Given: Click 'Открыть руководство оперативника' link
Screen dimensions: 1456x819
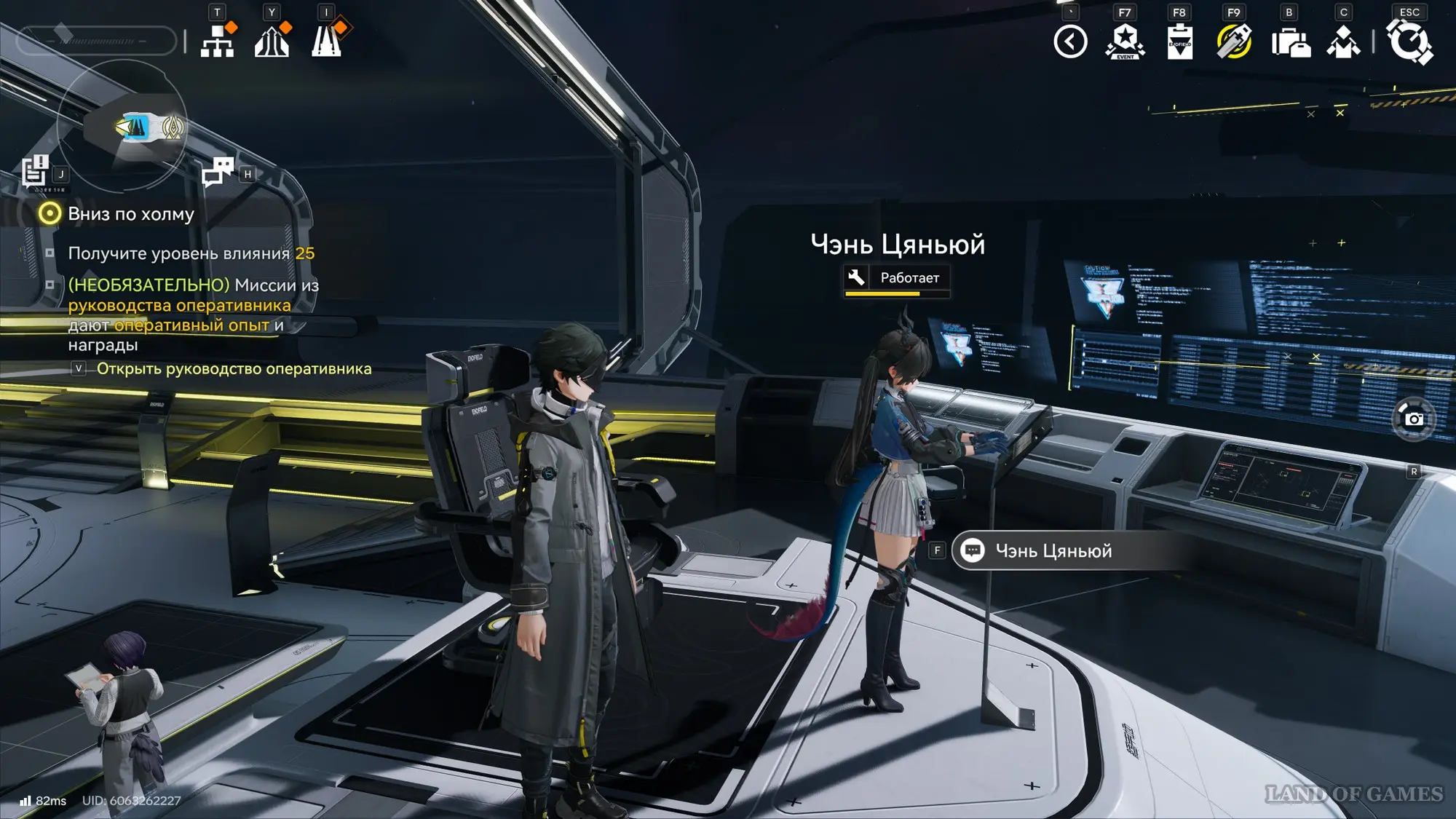Looking at the screenshot, I should (234, 369).
